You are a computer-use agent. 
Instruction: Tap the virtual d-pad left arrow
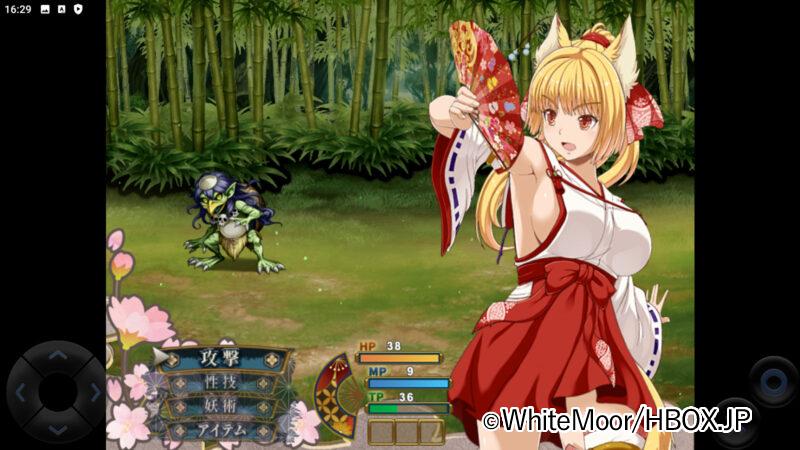click(21, 392)
